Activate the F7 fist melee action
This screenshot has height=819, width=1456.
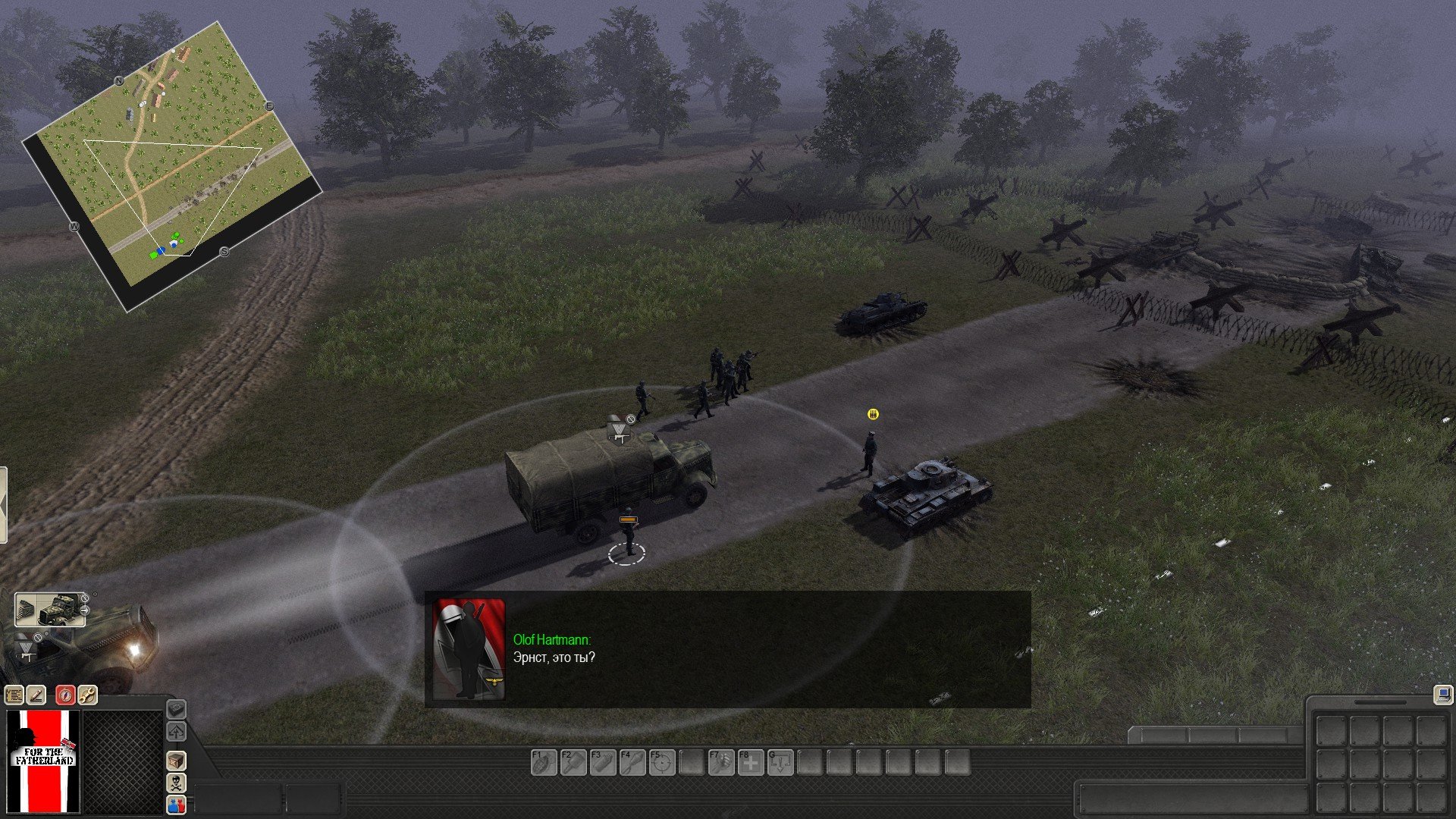click(721, 762)
